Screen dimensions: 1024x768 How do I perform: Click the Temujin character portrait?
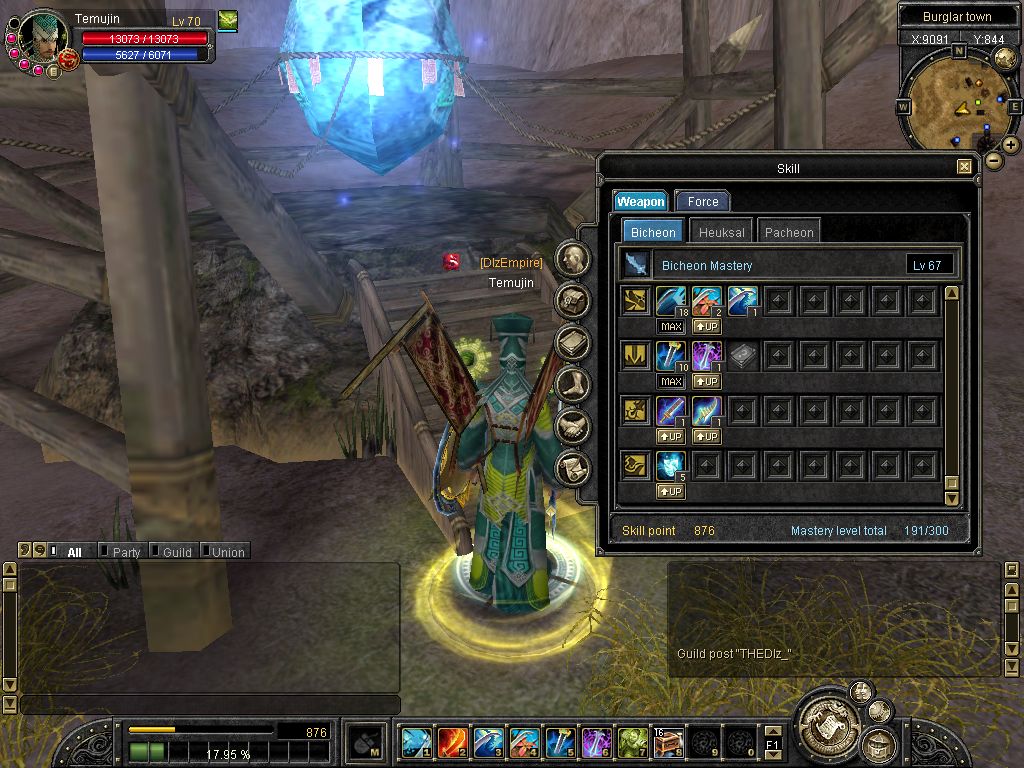(x=44, y=38)
